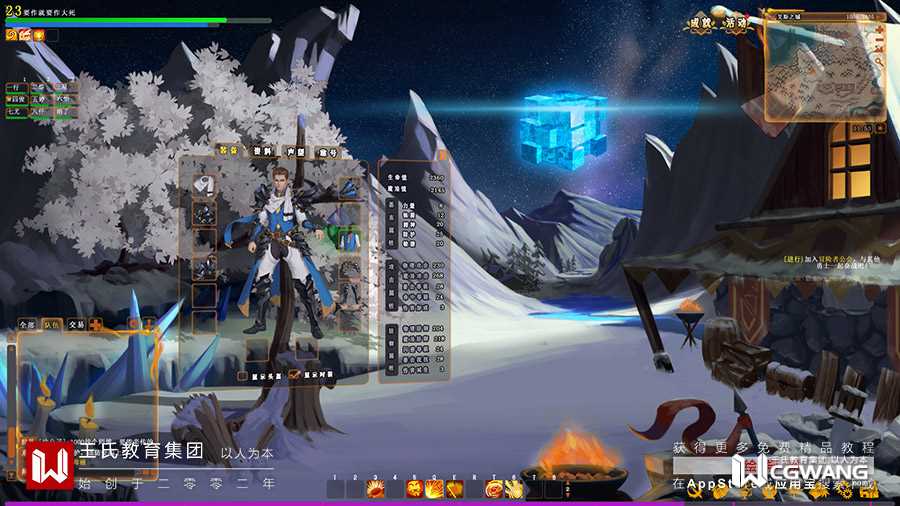Switch chat to the 交易 trade tab
Viewport: 900px width, 506px height.
pyautogui.click(x=76, y=325)
